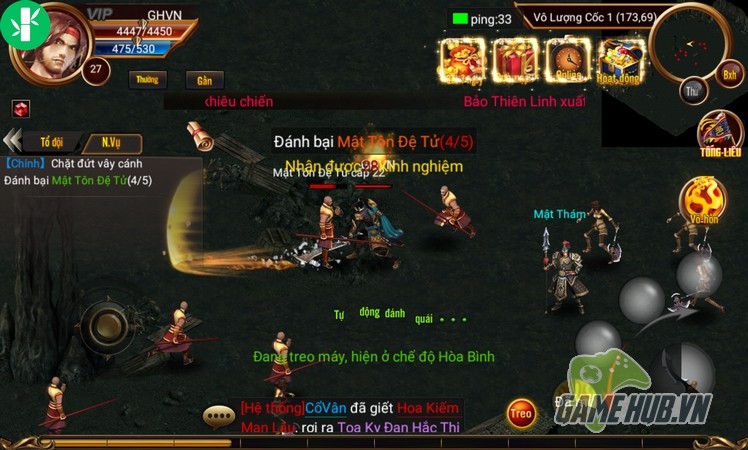Image resolution: width=748 pixels, height=450 pixels.
Task: Open the Bxh ranking button
Action: coord(730,75)
